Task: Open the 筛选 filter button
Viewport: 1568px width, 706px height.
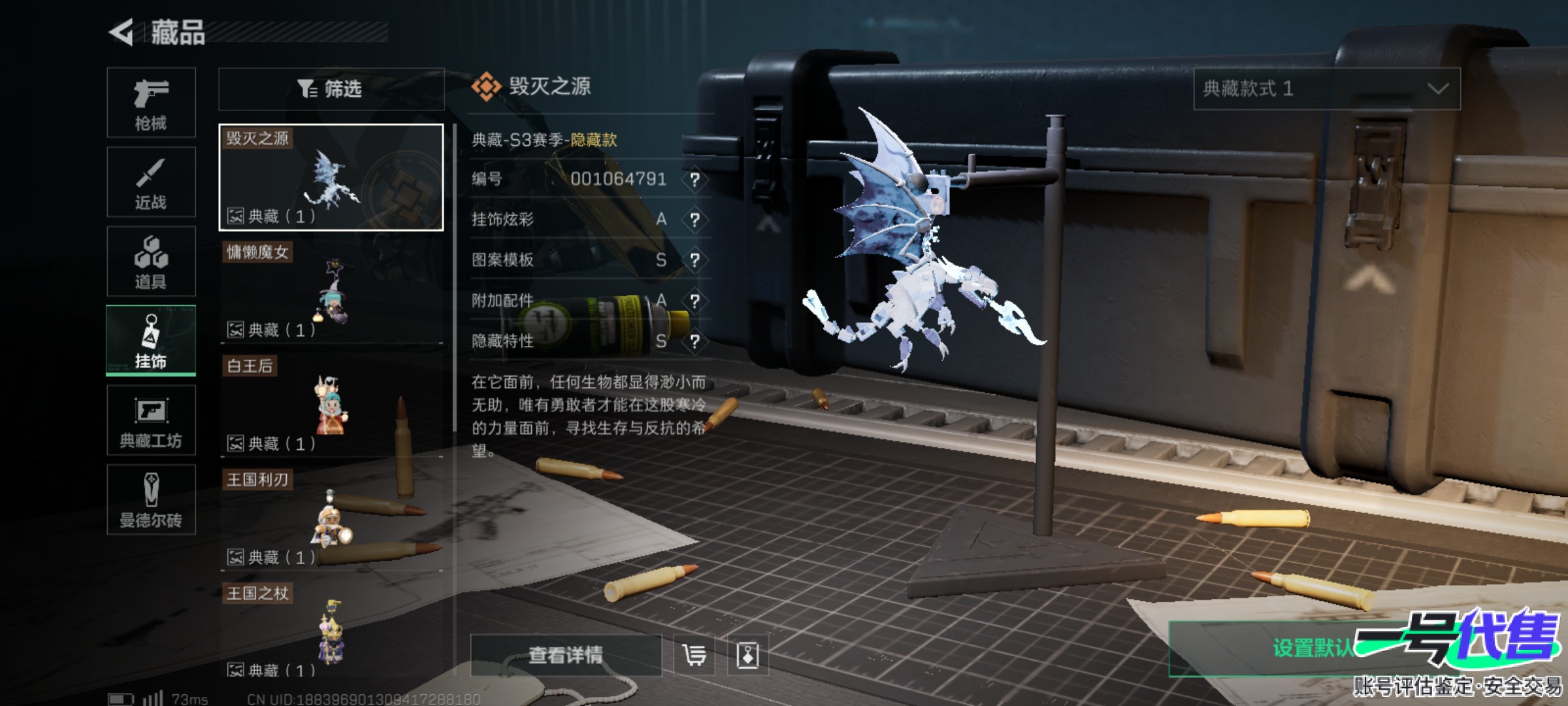Action: [x=331, y=89]
